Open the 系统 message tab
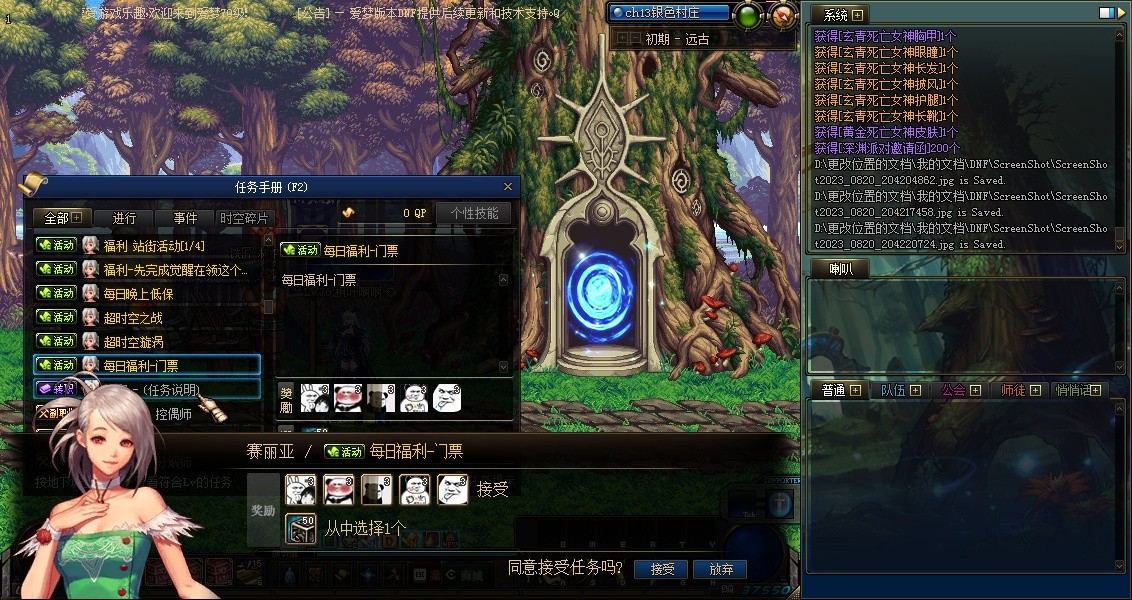The image size is (1132, 600). point(835,15)
